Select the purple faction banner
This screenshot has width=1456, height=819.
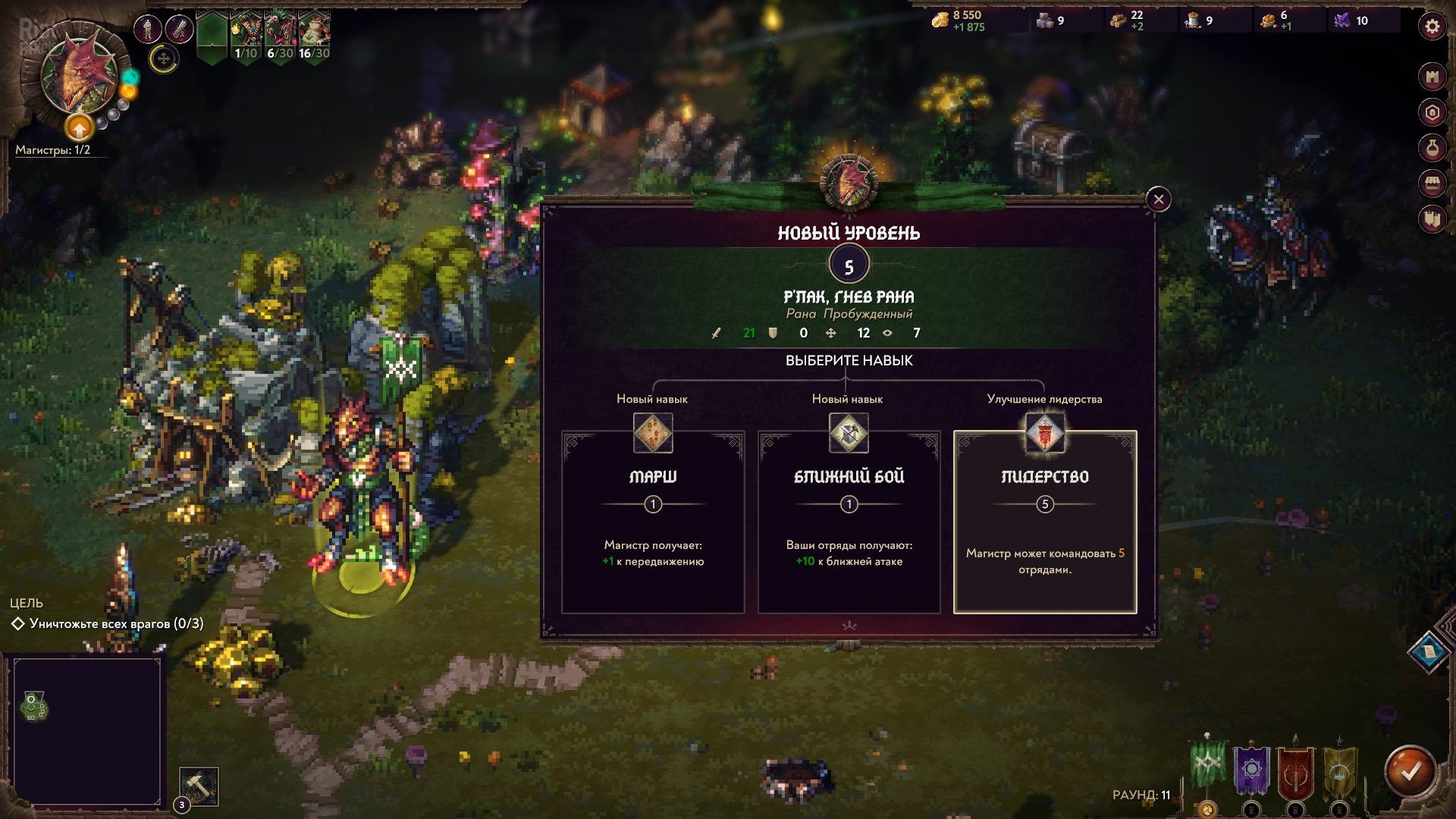pyautogui.click(x=1251, y=772)
